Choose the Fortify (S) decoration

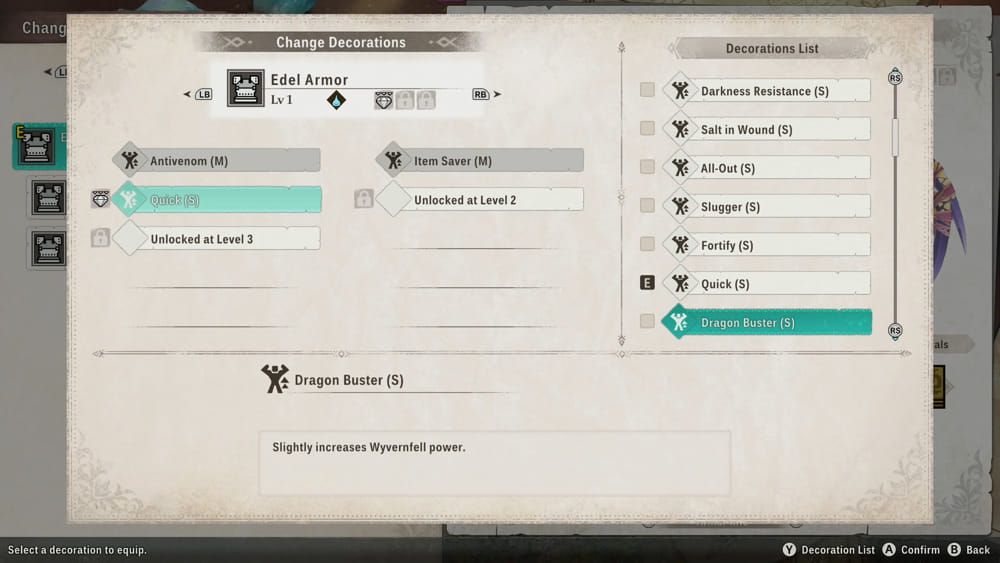point(765,245)
